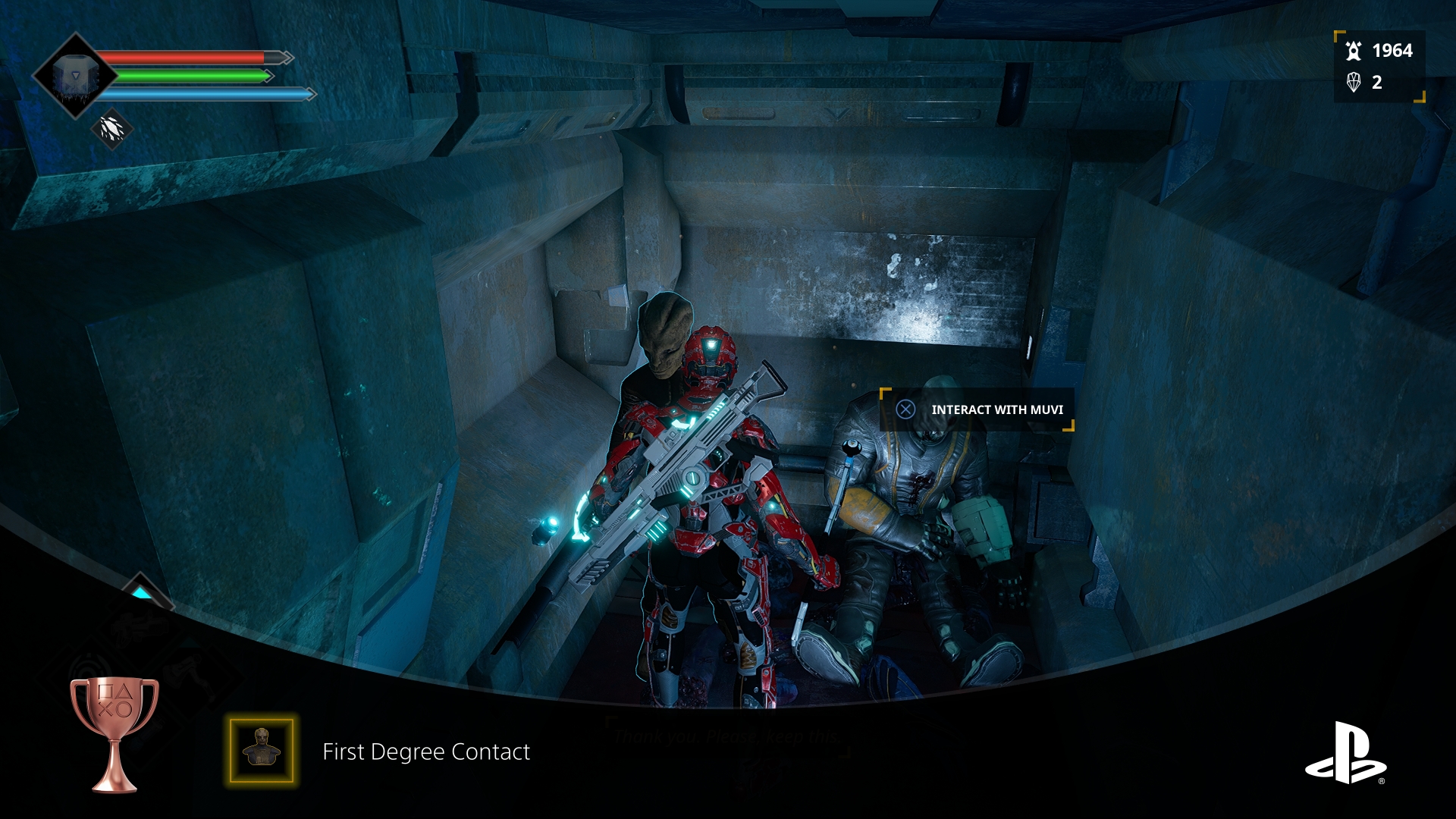
Task: Select the insect ability icon under the portrait
Action: coord(112,129)
